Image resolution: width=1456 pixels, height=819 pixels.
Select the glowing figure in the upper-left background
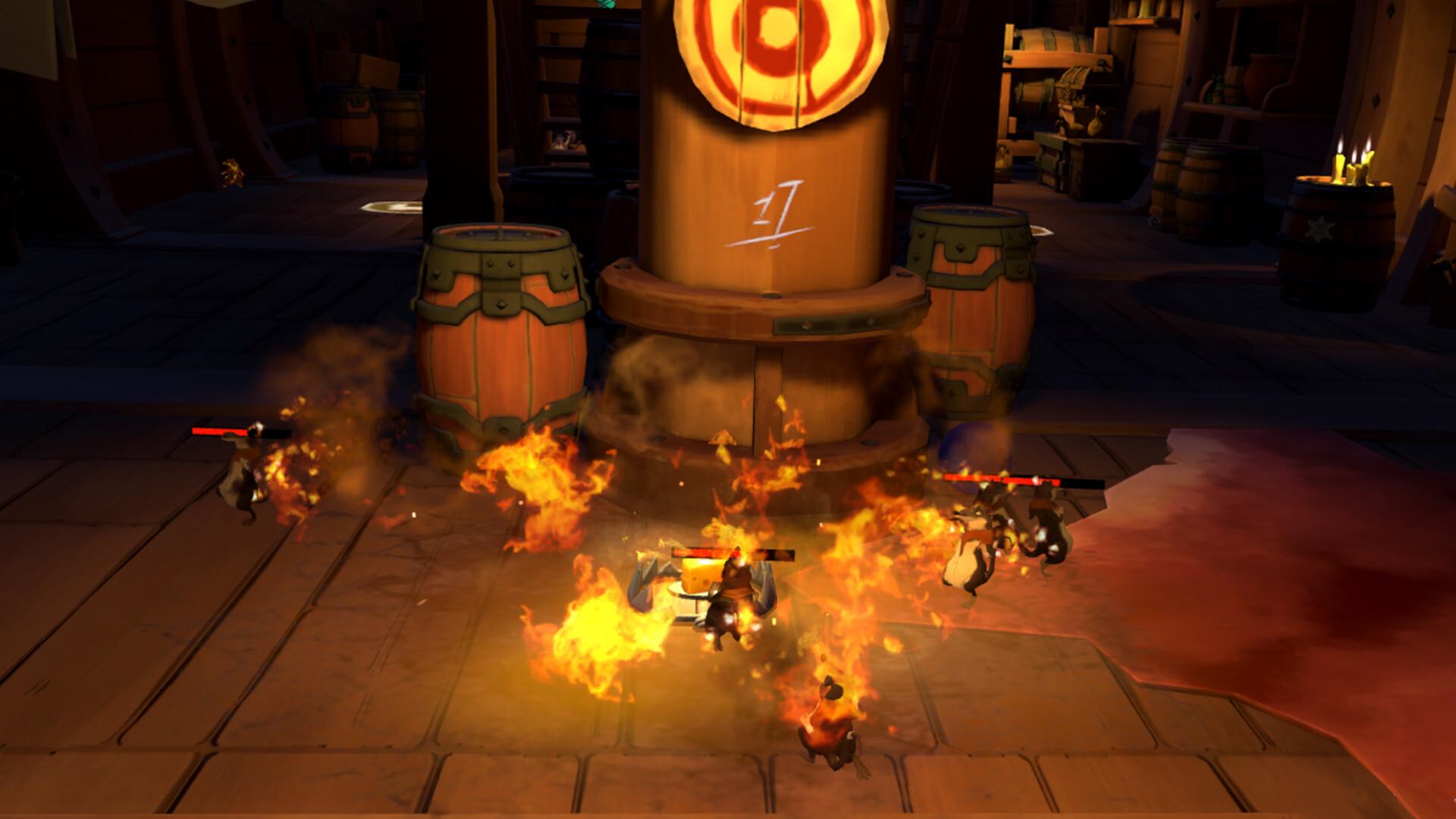coord(231,173)
